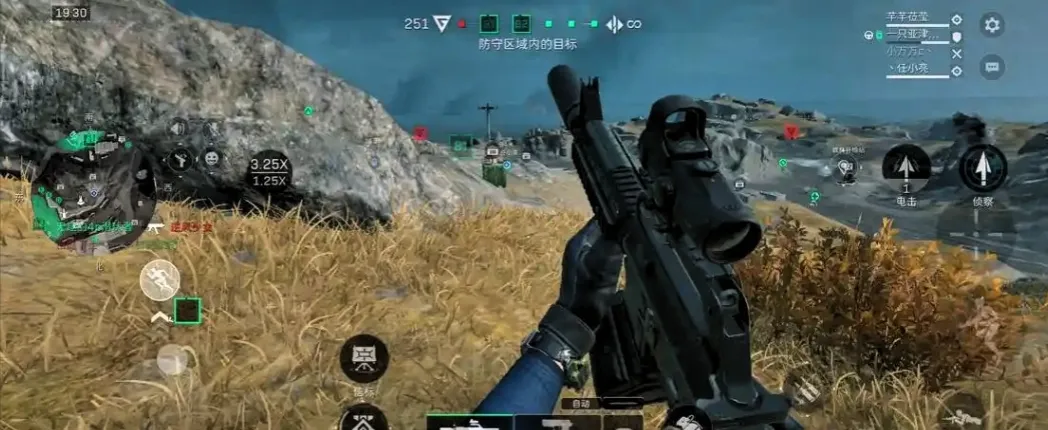The image size is (1048, 430).
Task: Open the emote smiley face button
Action: click(x=212, y=158)
